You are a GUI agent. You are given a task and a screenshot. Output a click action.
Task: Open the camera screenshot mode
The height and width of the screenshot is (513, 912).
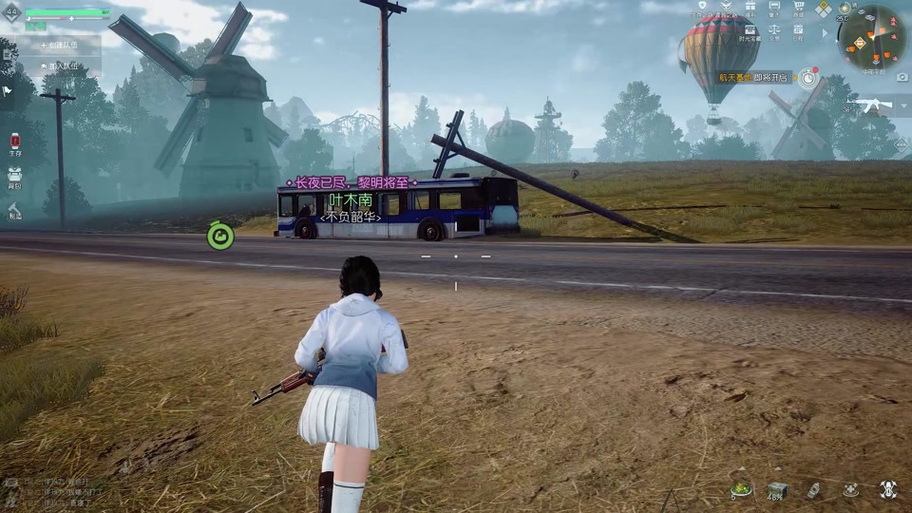902,77
